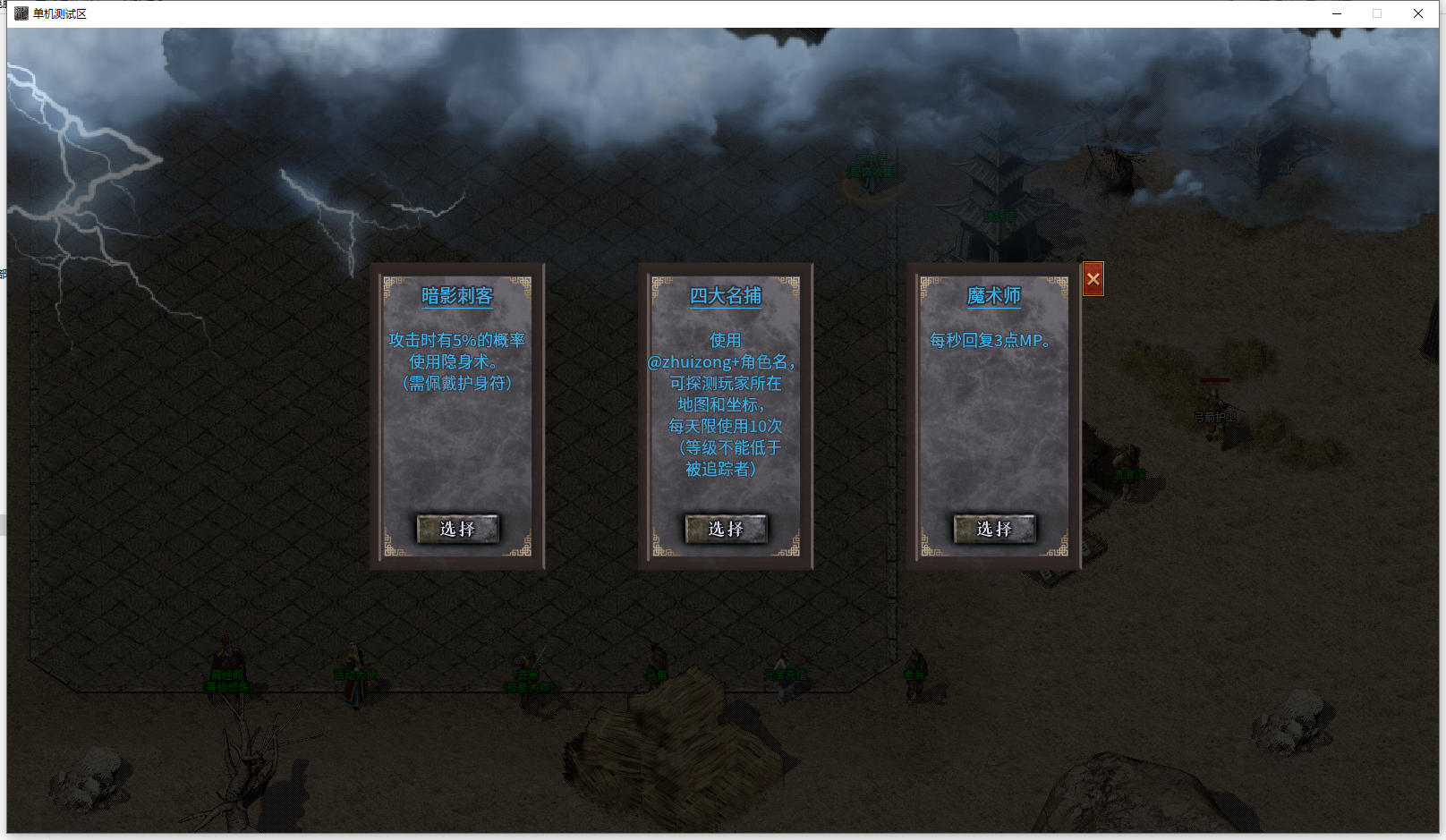
Task: Open the 暗影刺客 title link
Action: [457, 296]
